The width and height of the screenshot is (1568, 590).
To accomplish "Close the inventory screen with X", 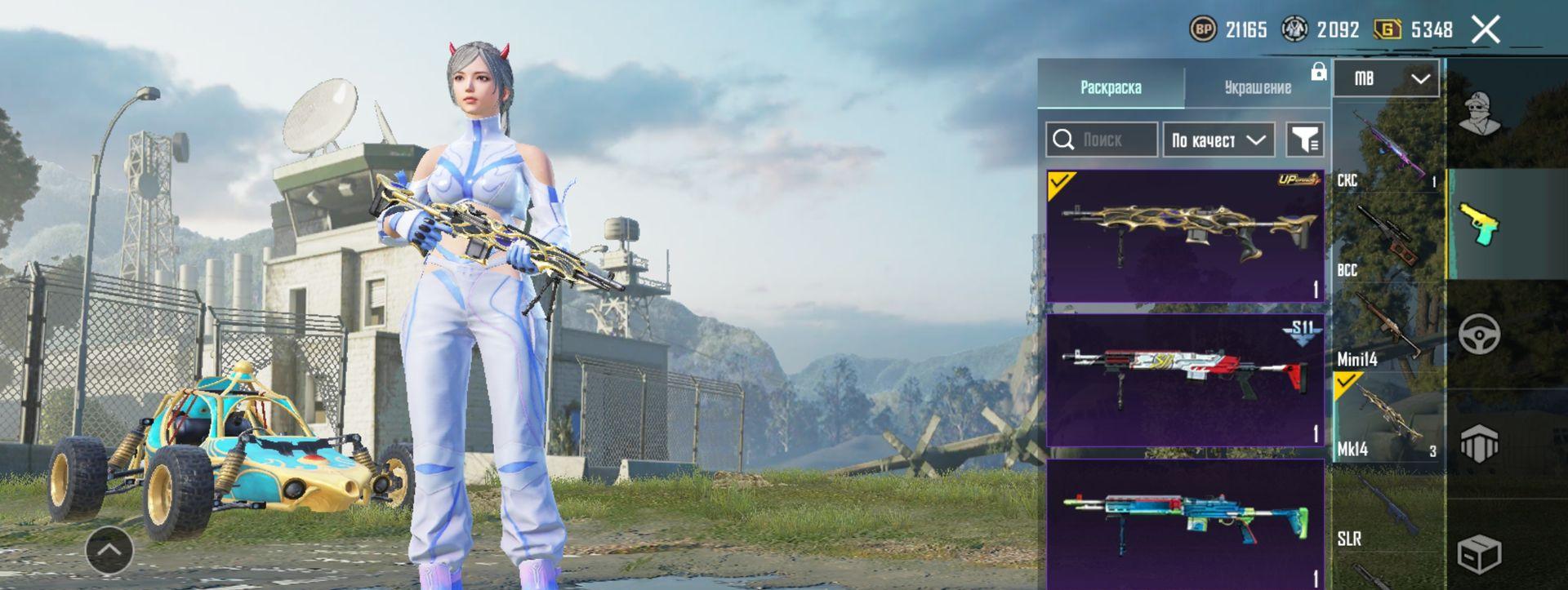I will pos(1486,30).
